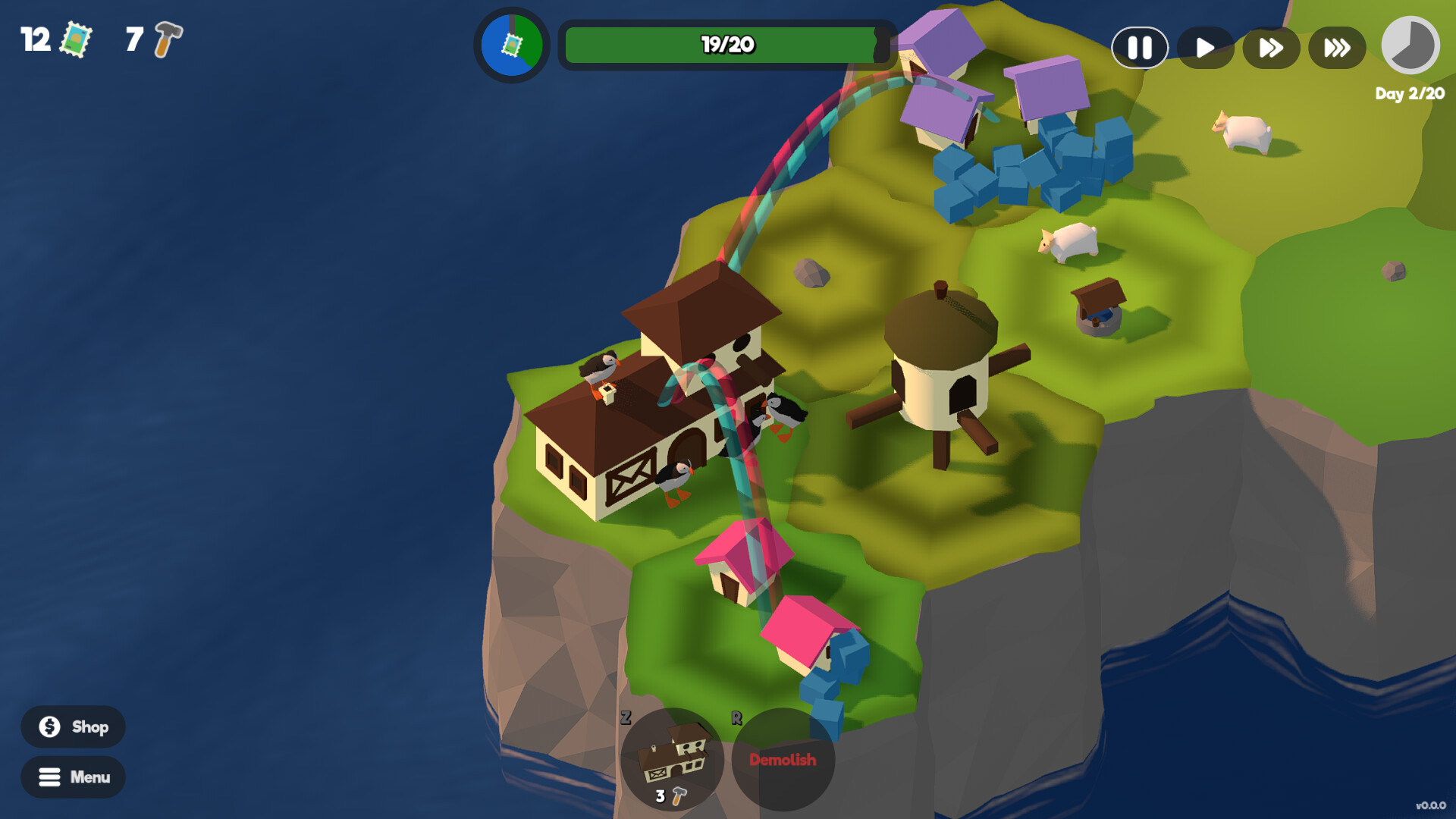Click the day clock icon
The width and height of the screenshot is (1456, 819).
click(1409, 45)
